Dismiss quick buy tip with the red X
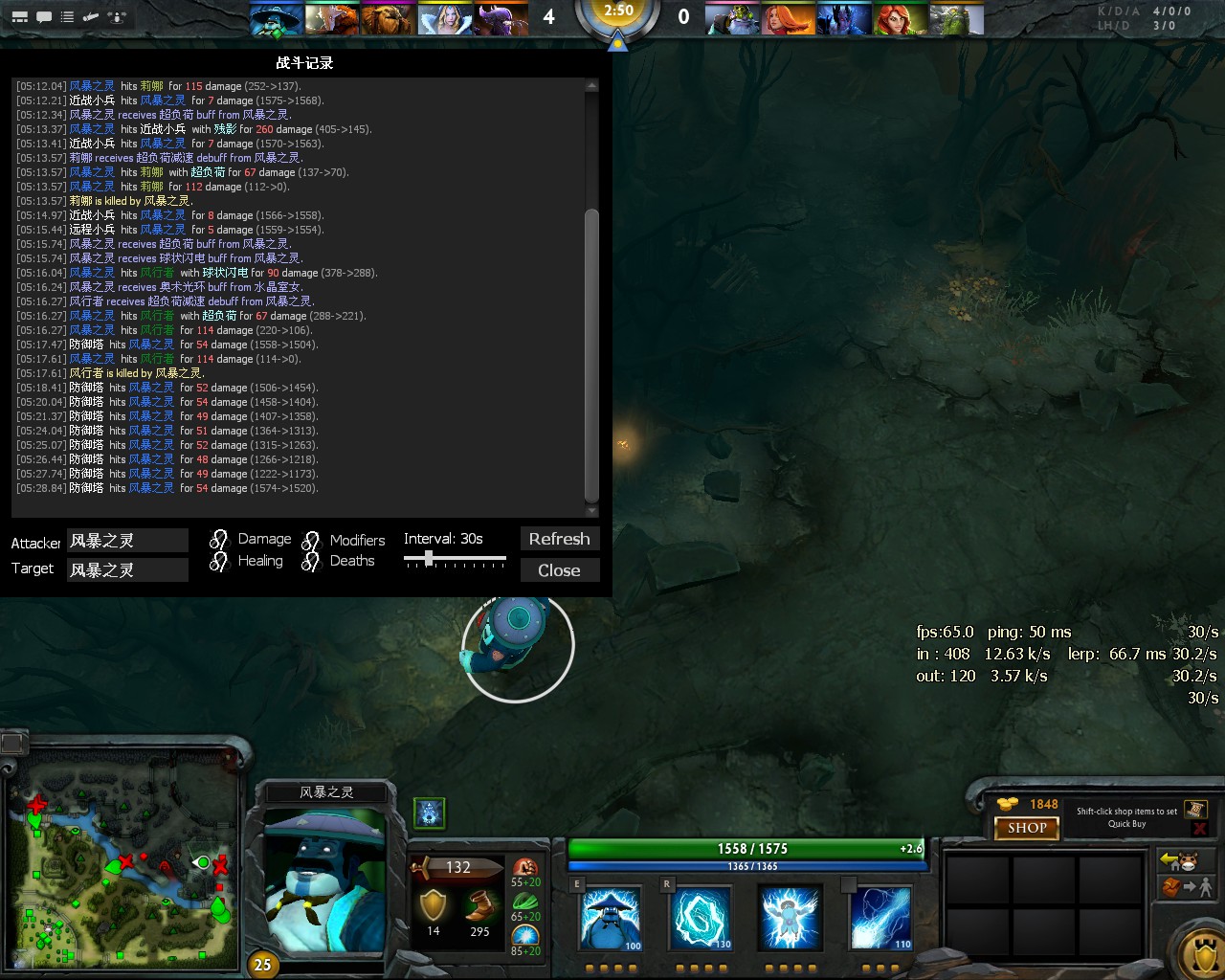Screen dimensions: 1225x980 [1200, 829]
